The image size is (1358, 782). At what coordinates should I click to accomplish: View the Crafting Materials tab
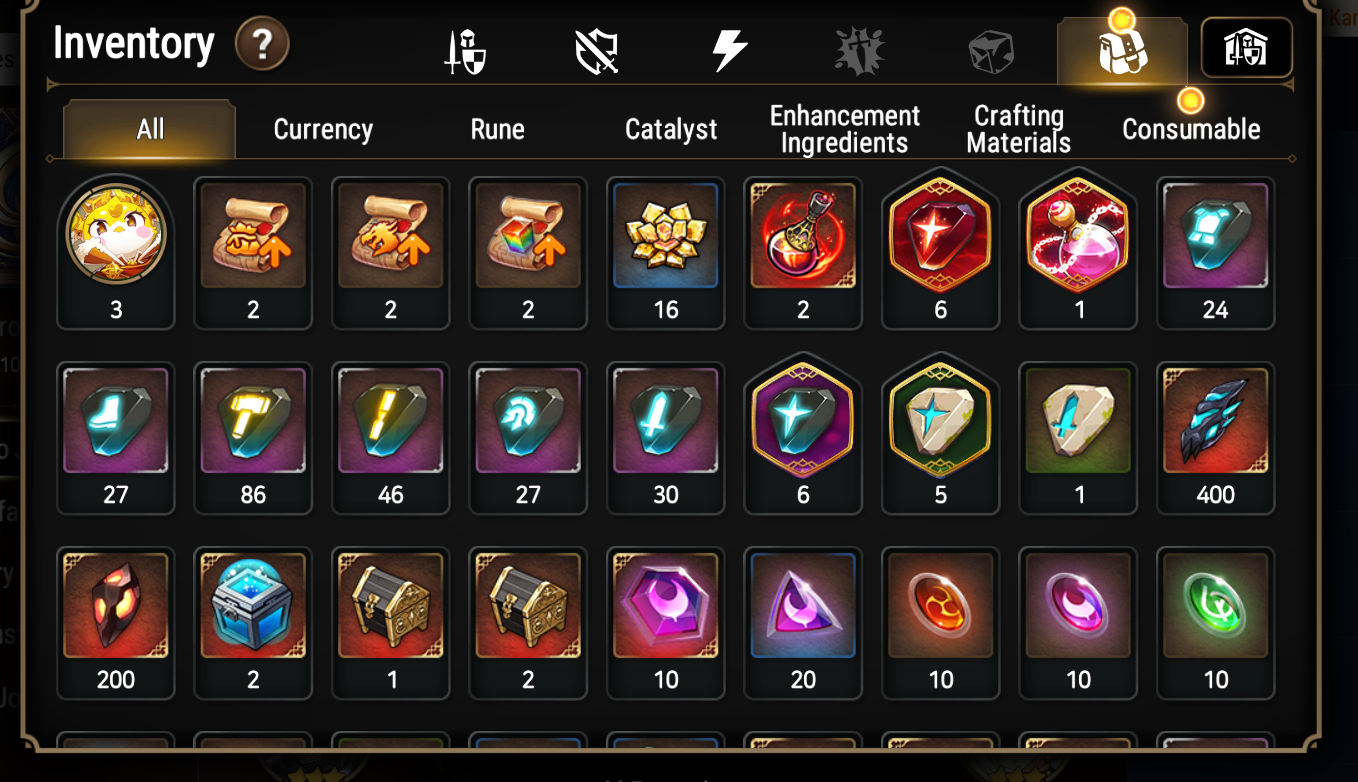tap(1018, 129)
